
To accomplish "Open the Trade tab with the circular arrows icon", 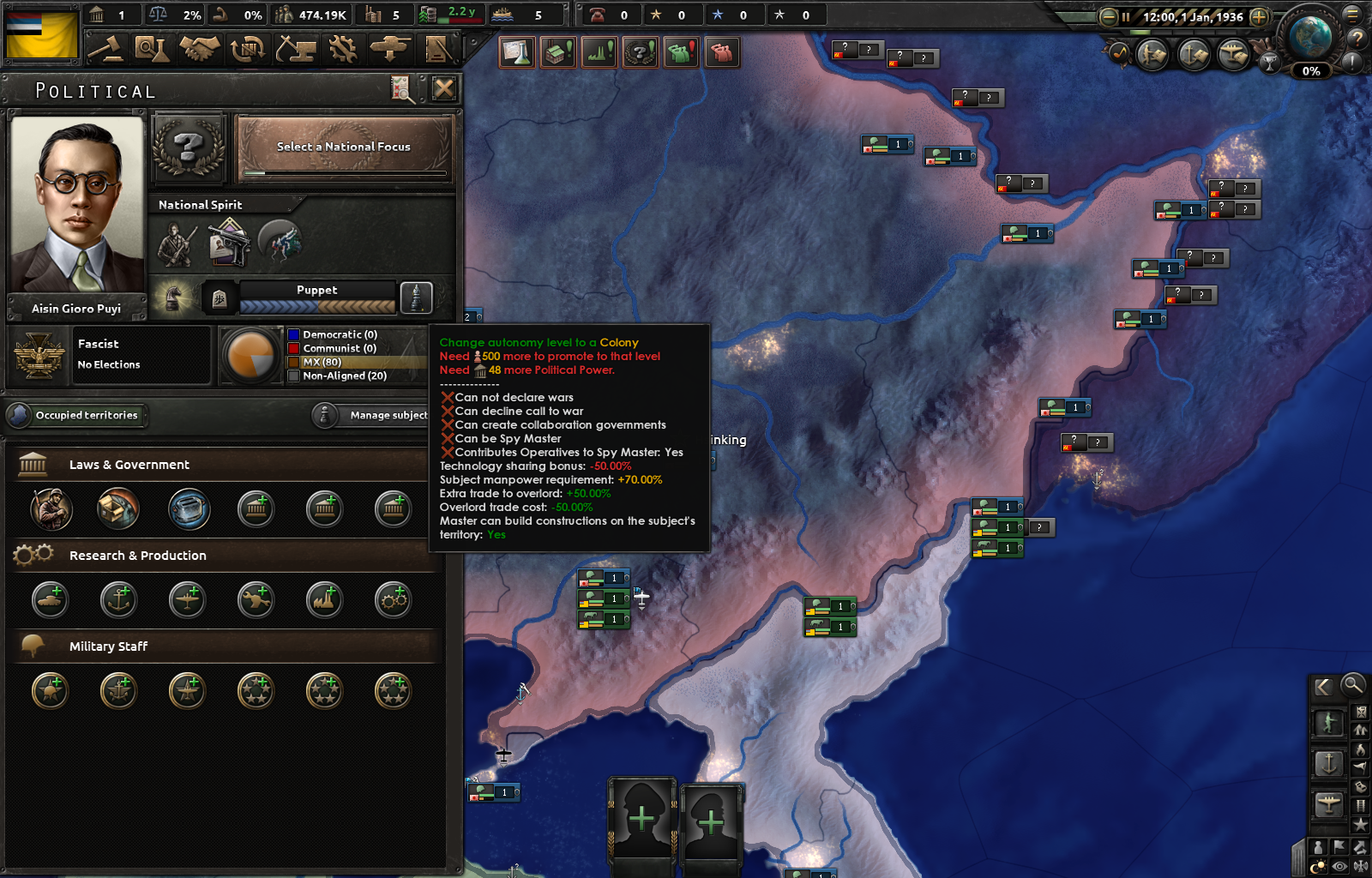I will click(x=248, y=49).
